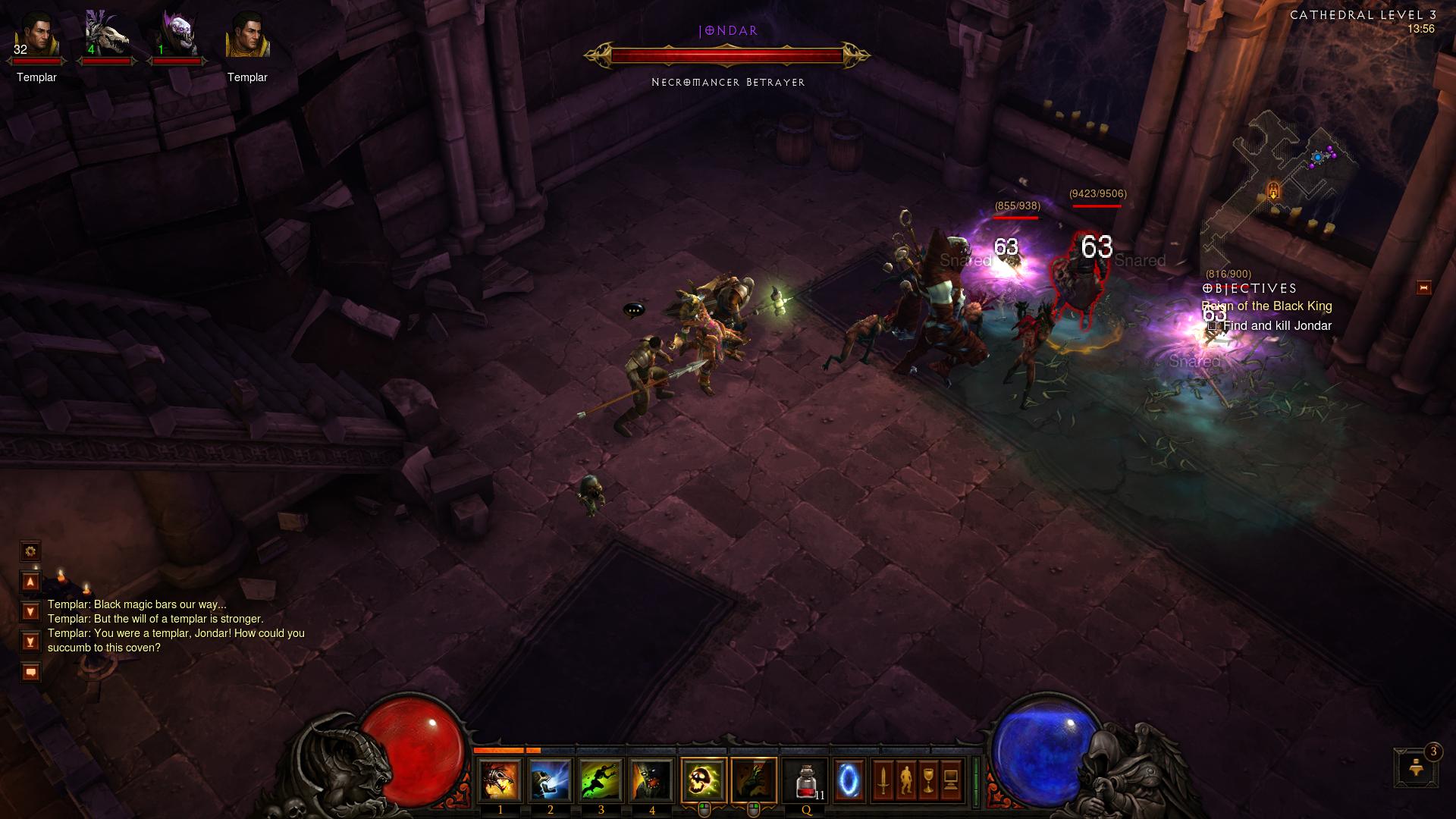Click the sword icon menu button

883,779
